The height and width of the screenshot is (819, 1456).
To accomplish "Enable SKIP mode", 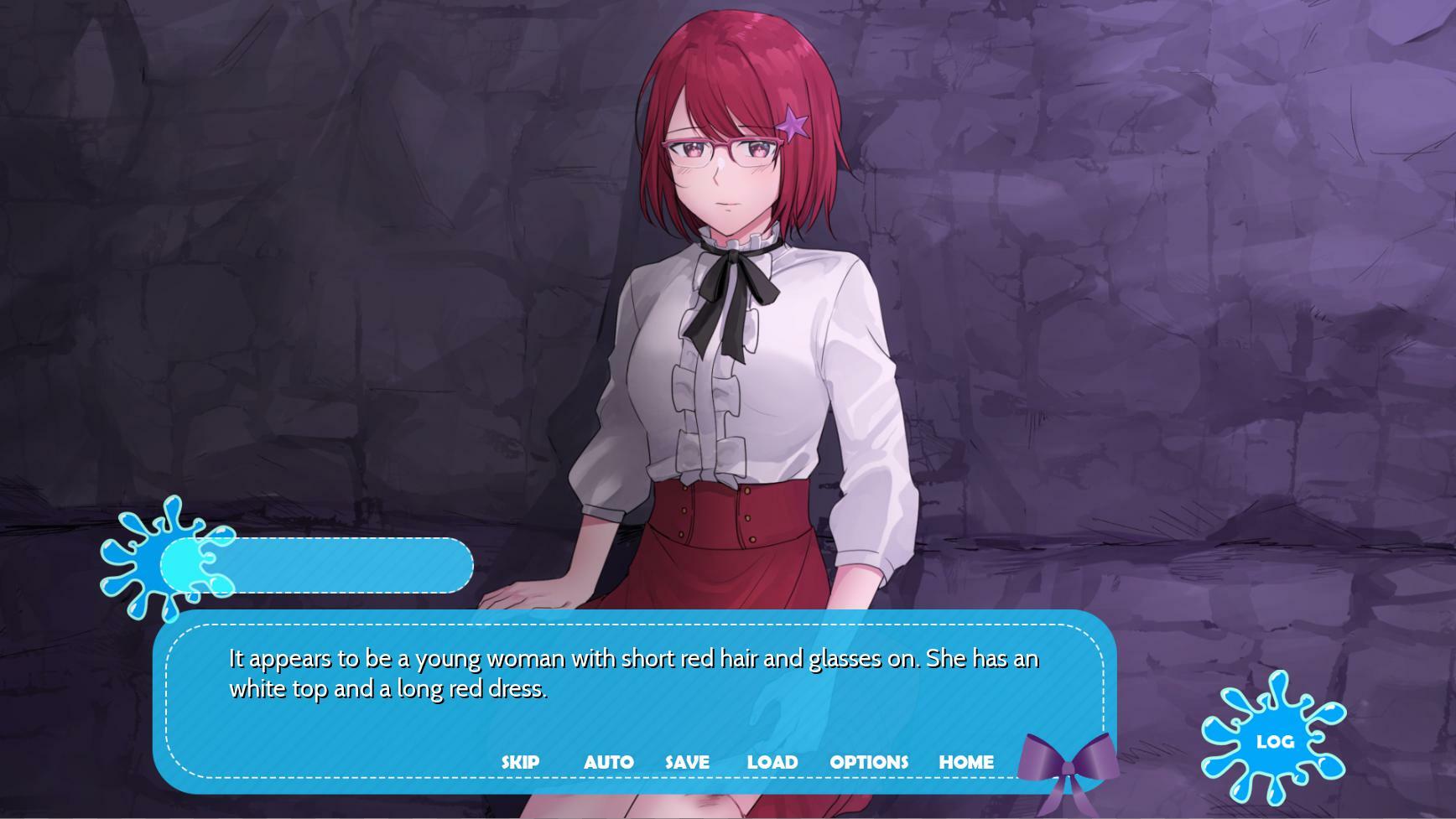I will tap(520, 762).
